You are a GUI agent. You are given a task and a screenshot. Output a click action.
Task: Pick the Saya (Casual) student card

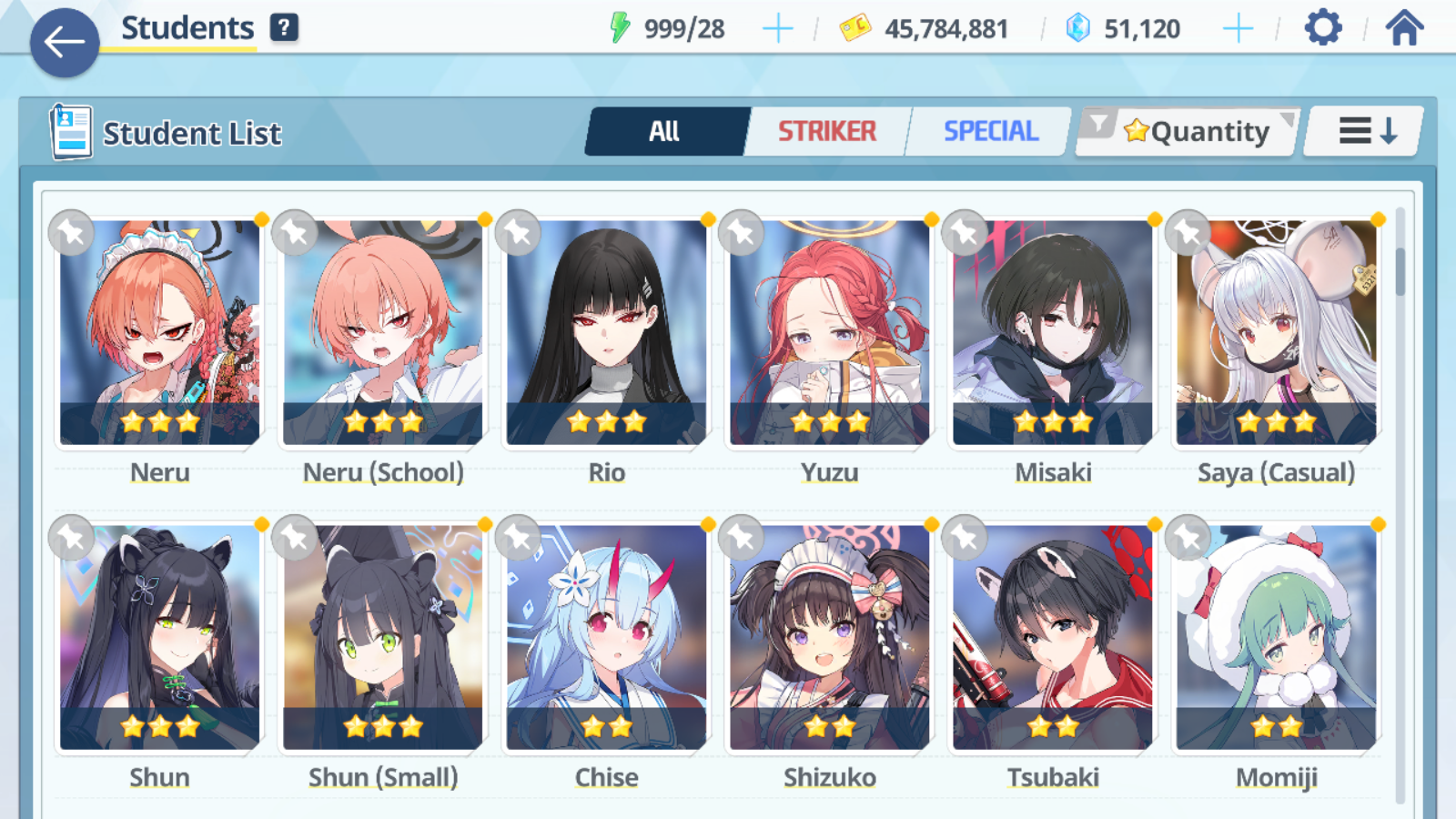coord(1276,333)
